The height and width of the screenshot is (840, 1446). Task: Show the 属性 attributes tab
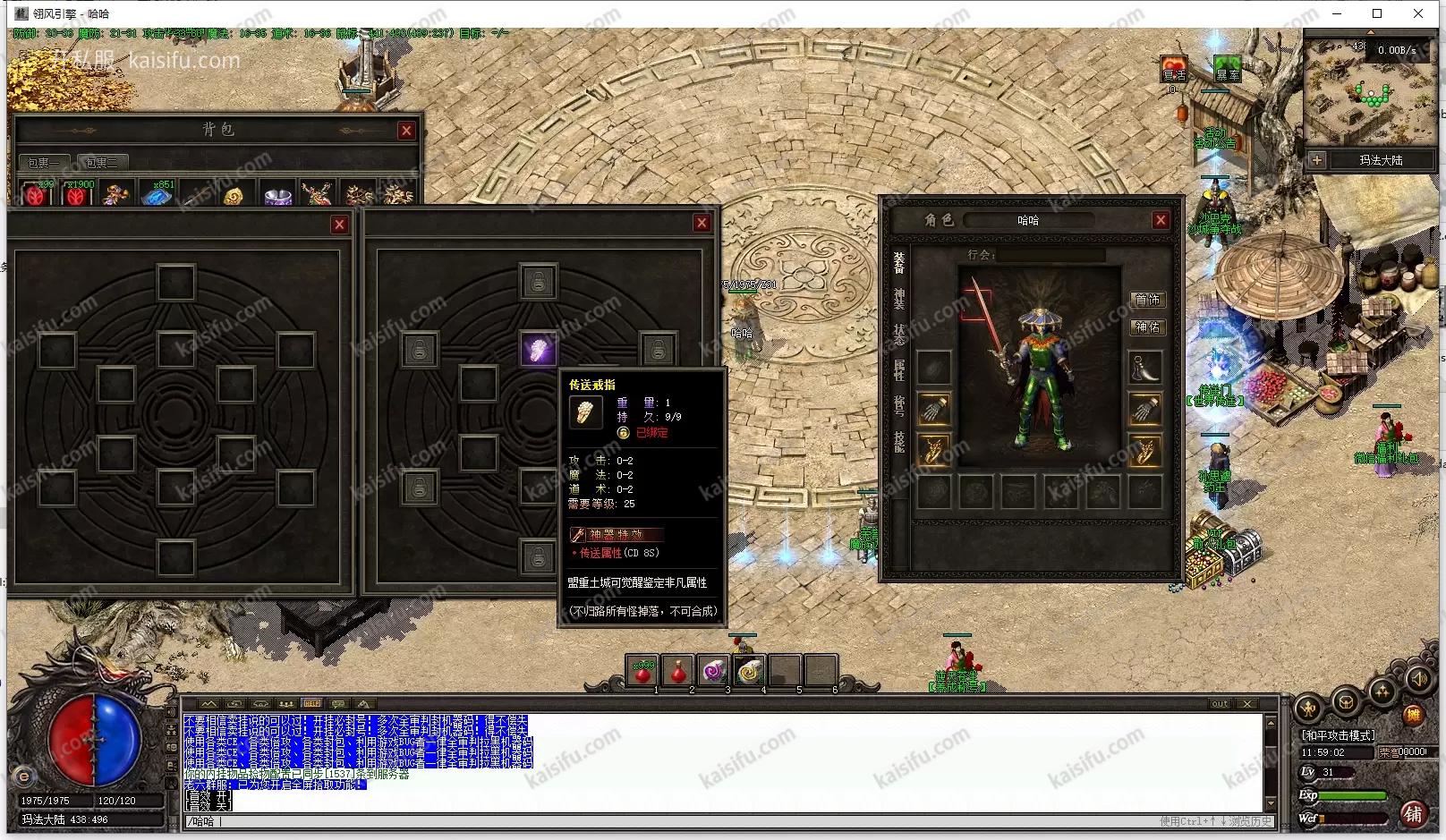[x=898, y=369]
